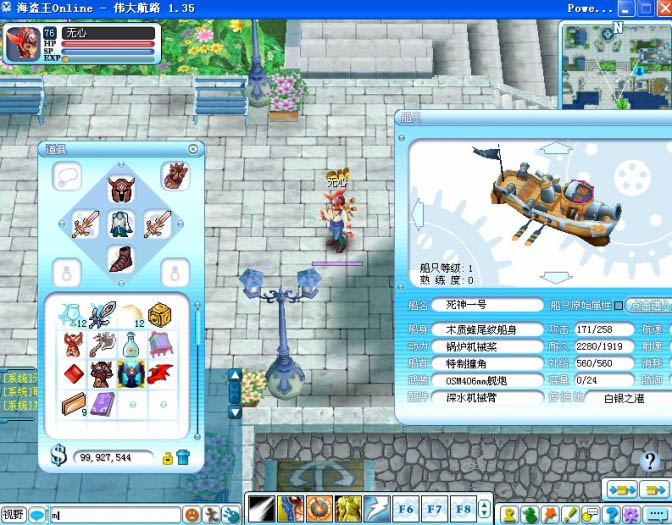Close the 道具 inventory panel
This screenshot has height=525, width=672.
[193, 149]
